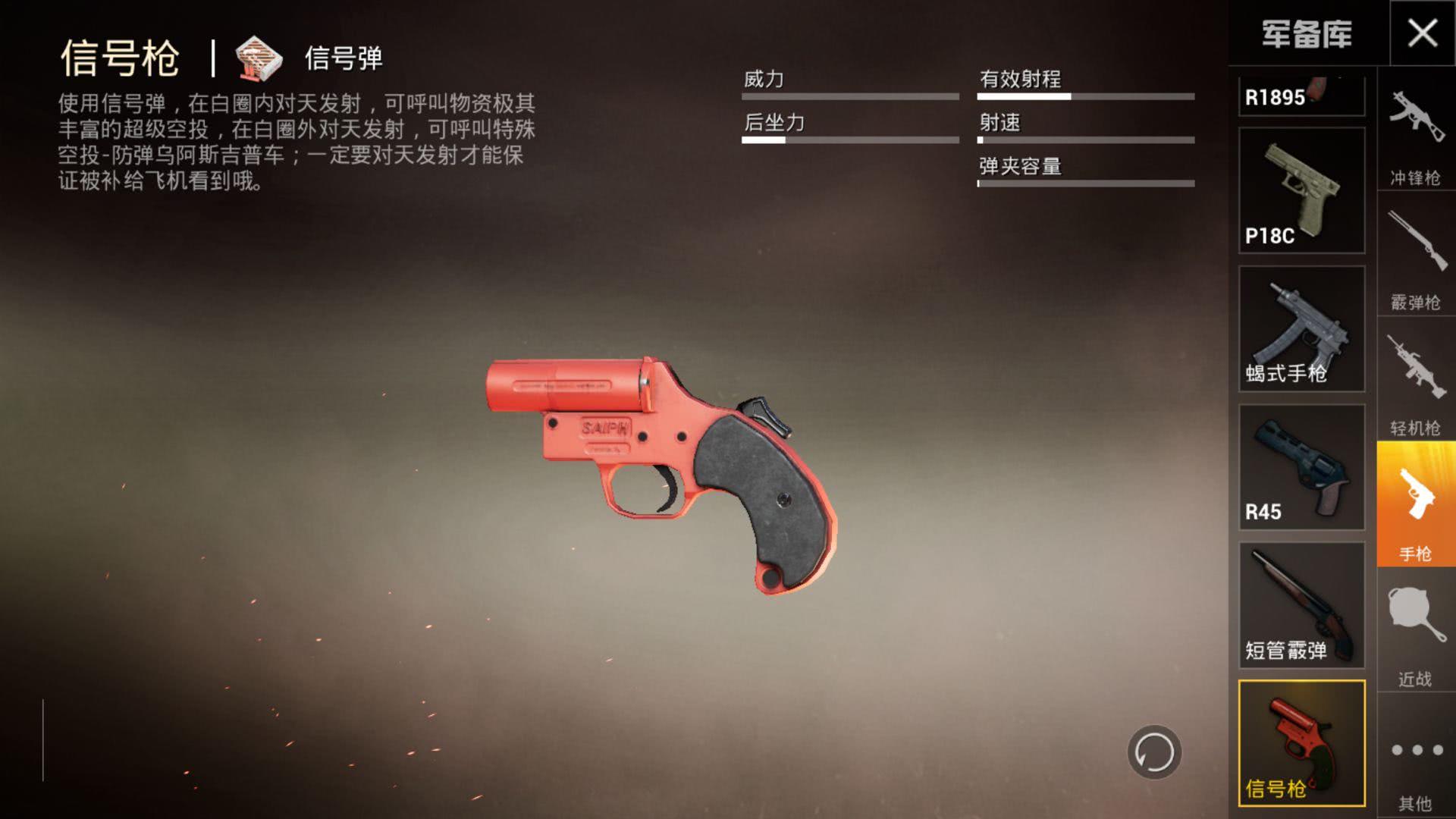
Task: Select the 蝎式手枪 weapon tile
Action: [x=1301, y=328]
